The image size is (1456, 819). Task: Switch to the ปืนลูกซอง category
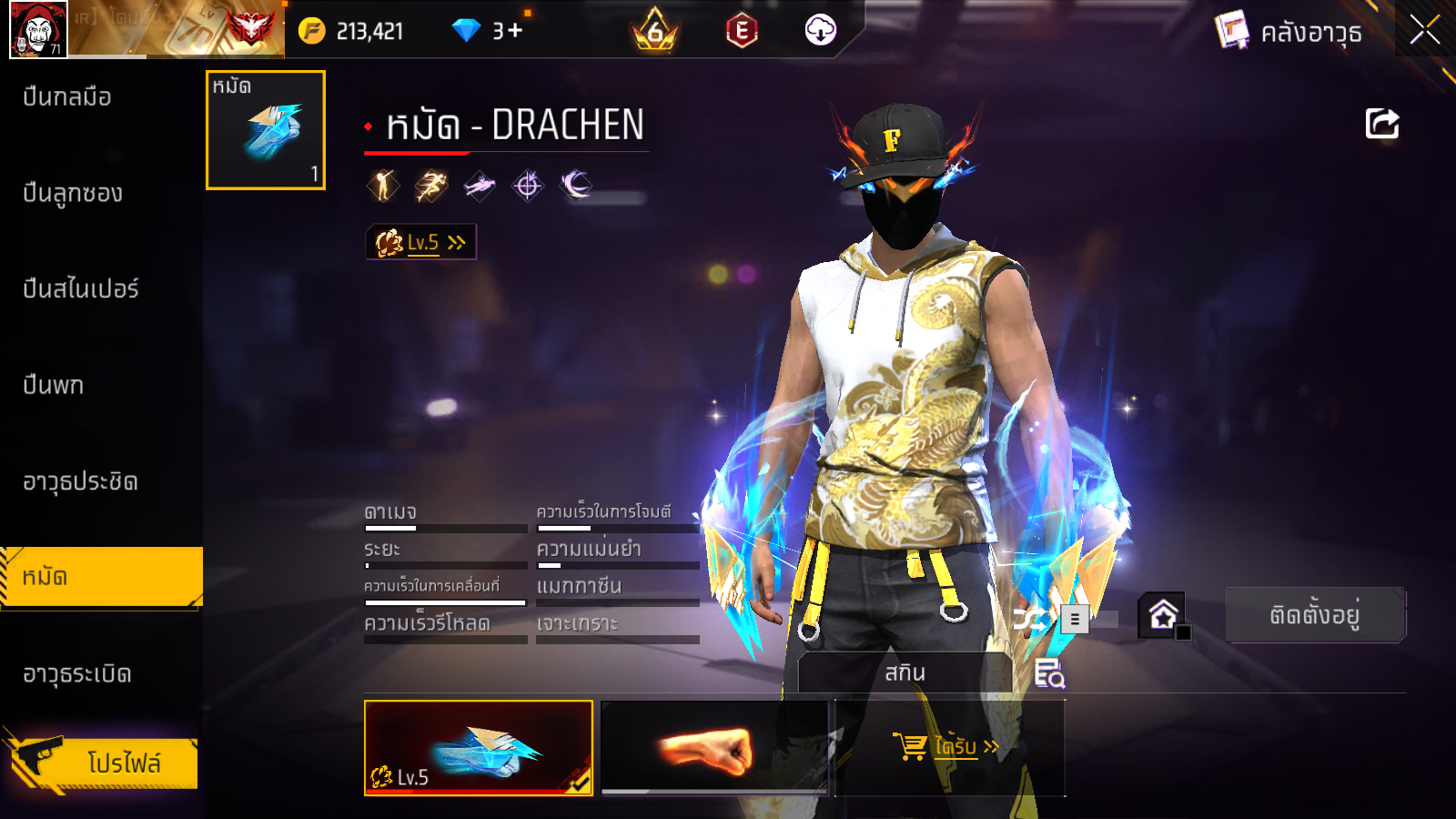73,193
